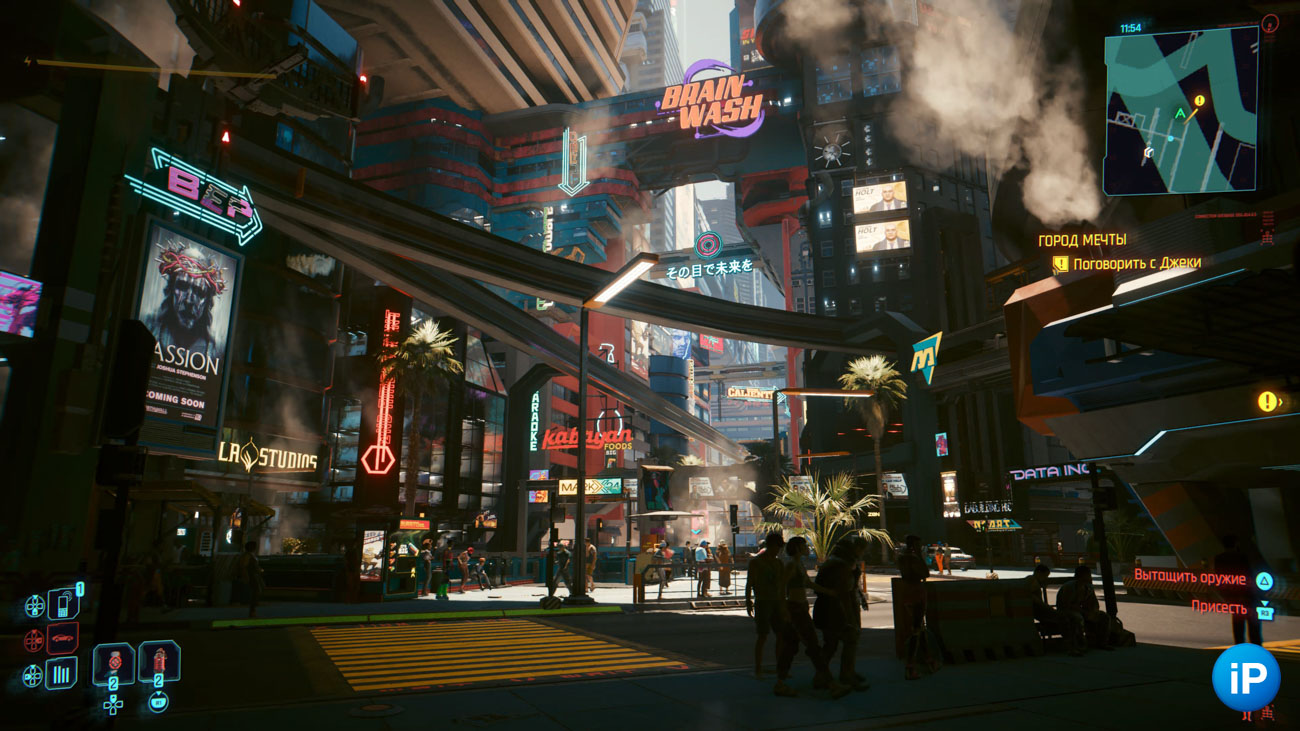Open the minimap

1180,109
